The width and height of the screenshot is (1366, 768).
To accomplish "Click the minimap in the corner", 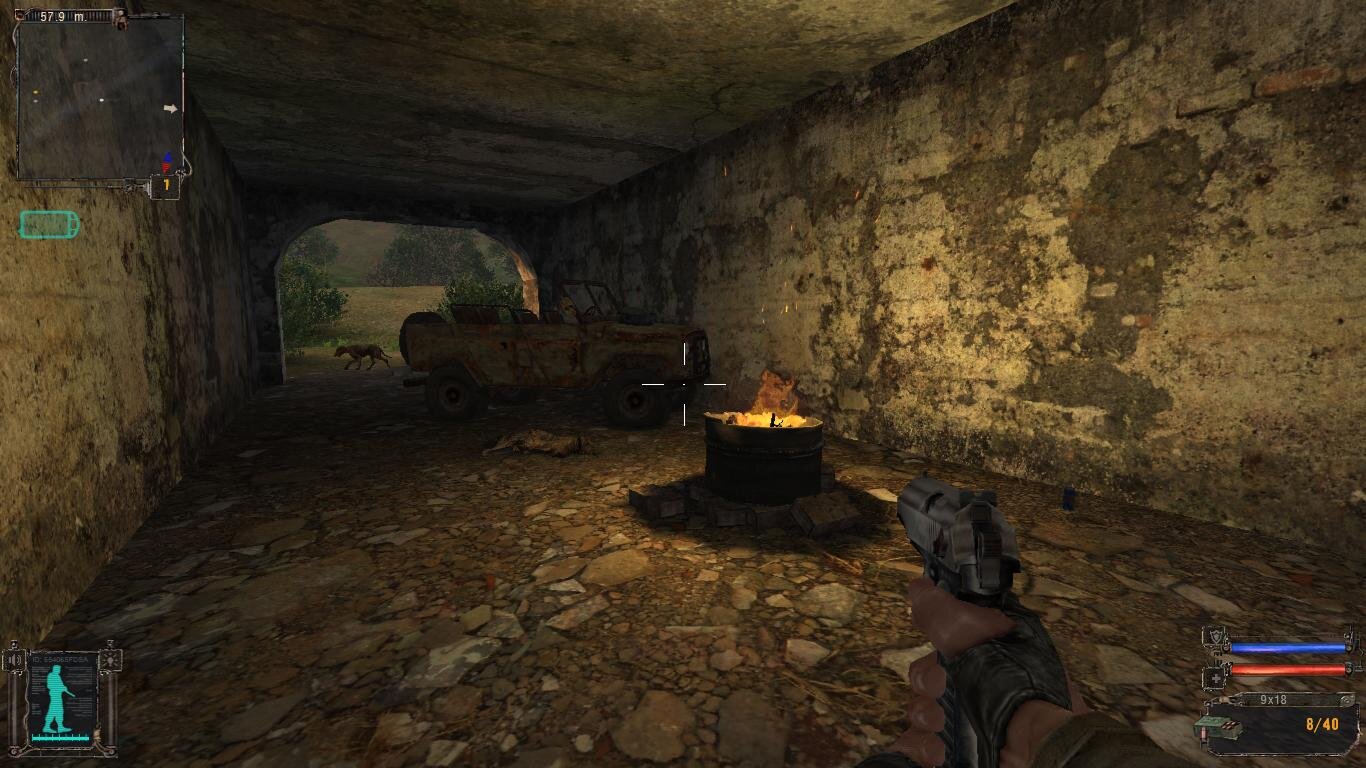I will (x=100, y=98).
